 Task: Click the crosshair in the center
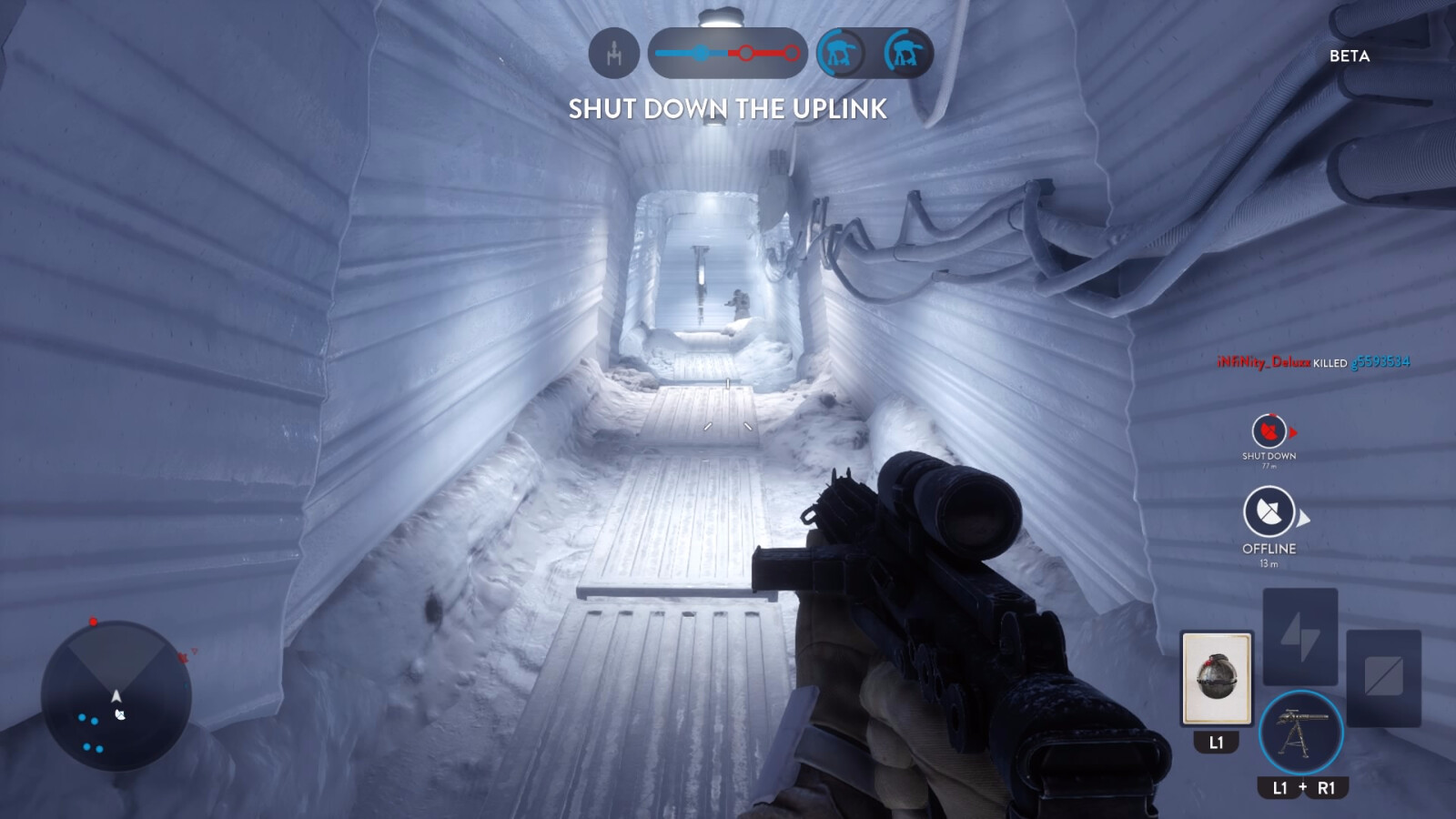[x=728, y=409]
